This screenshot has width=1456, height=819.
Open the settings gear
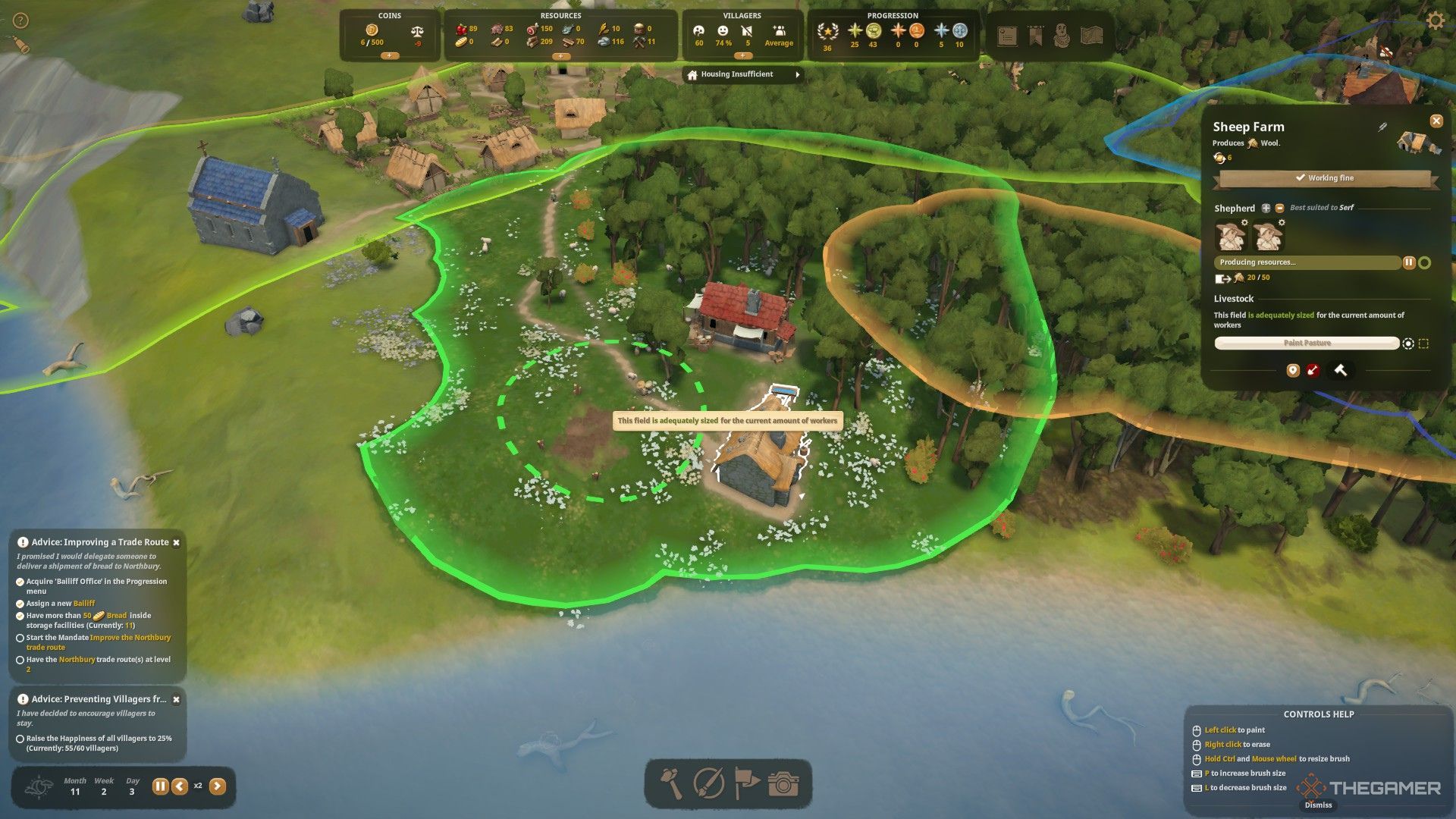point(1436,20)
